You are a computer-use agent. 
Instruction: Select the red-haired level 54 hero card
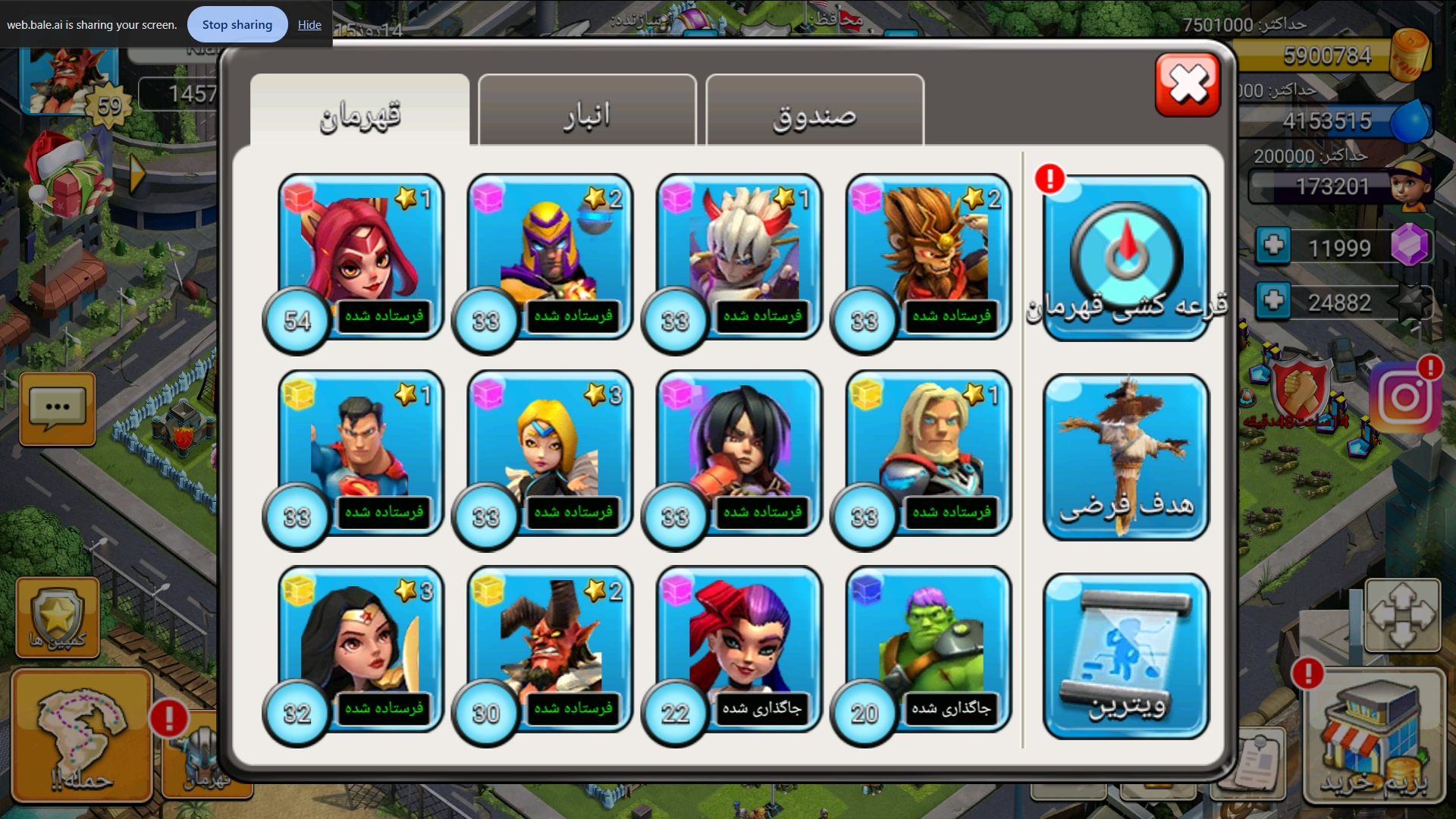coord(360,254)
